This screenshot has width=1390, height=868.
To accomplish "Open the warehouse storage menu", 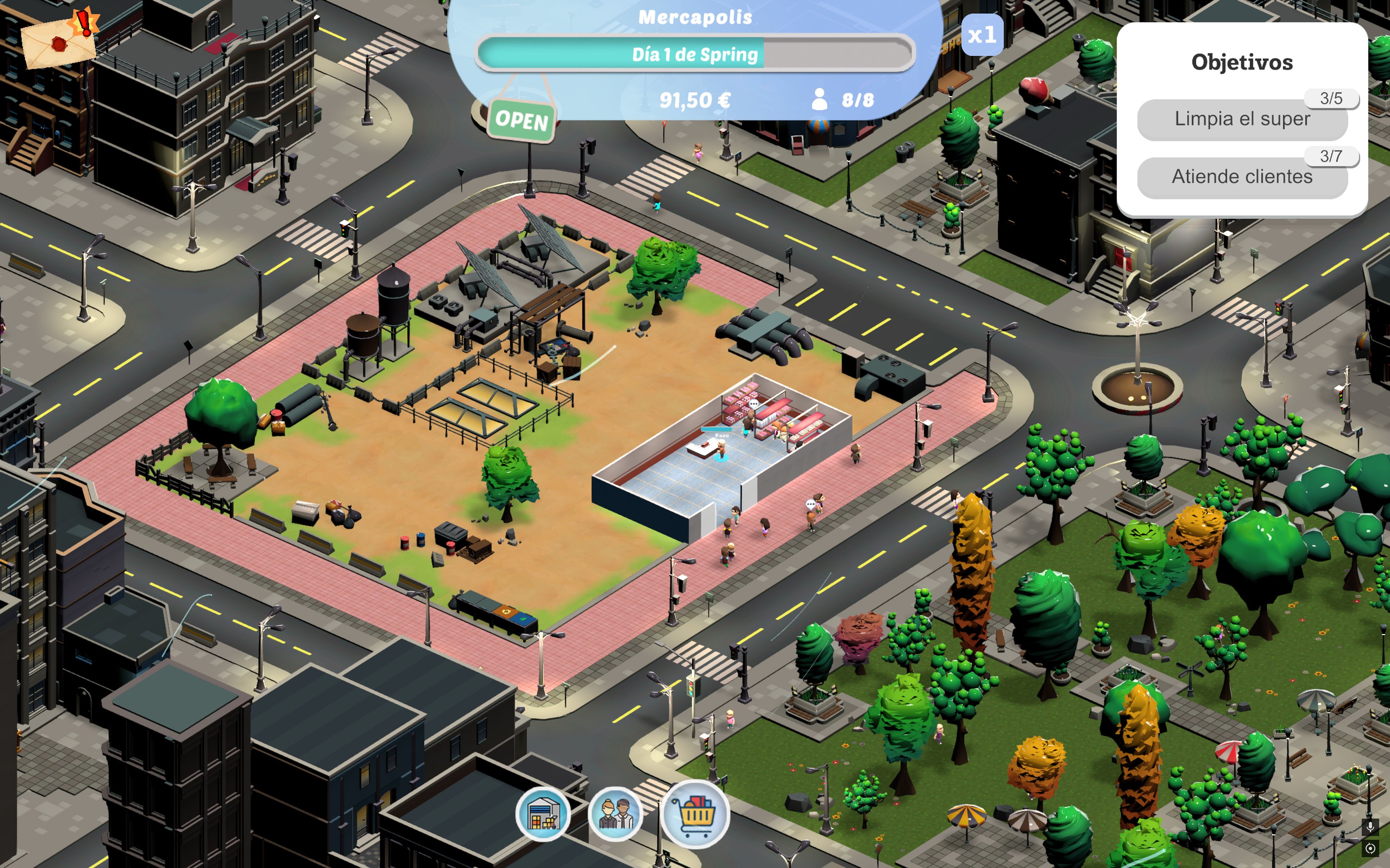I will (543, 814).
